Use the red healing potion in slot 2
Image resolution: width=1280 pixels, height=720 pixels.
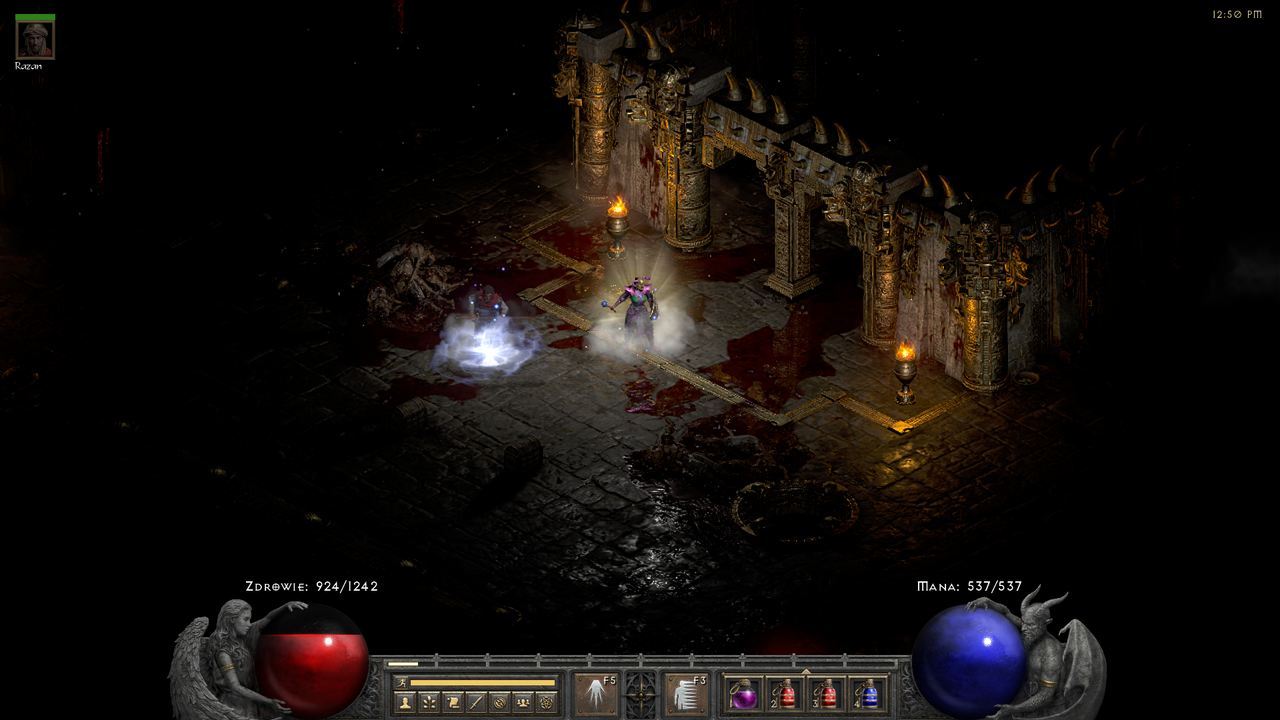(785, 694)
